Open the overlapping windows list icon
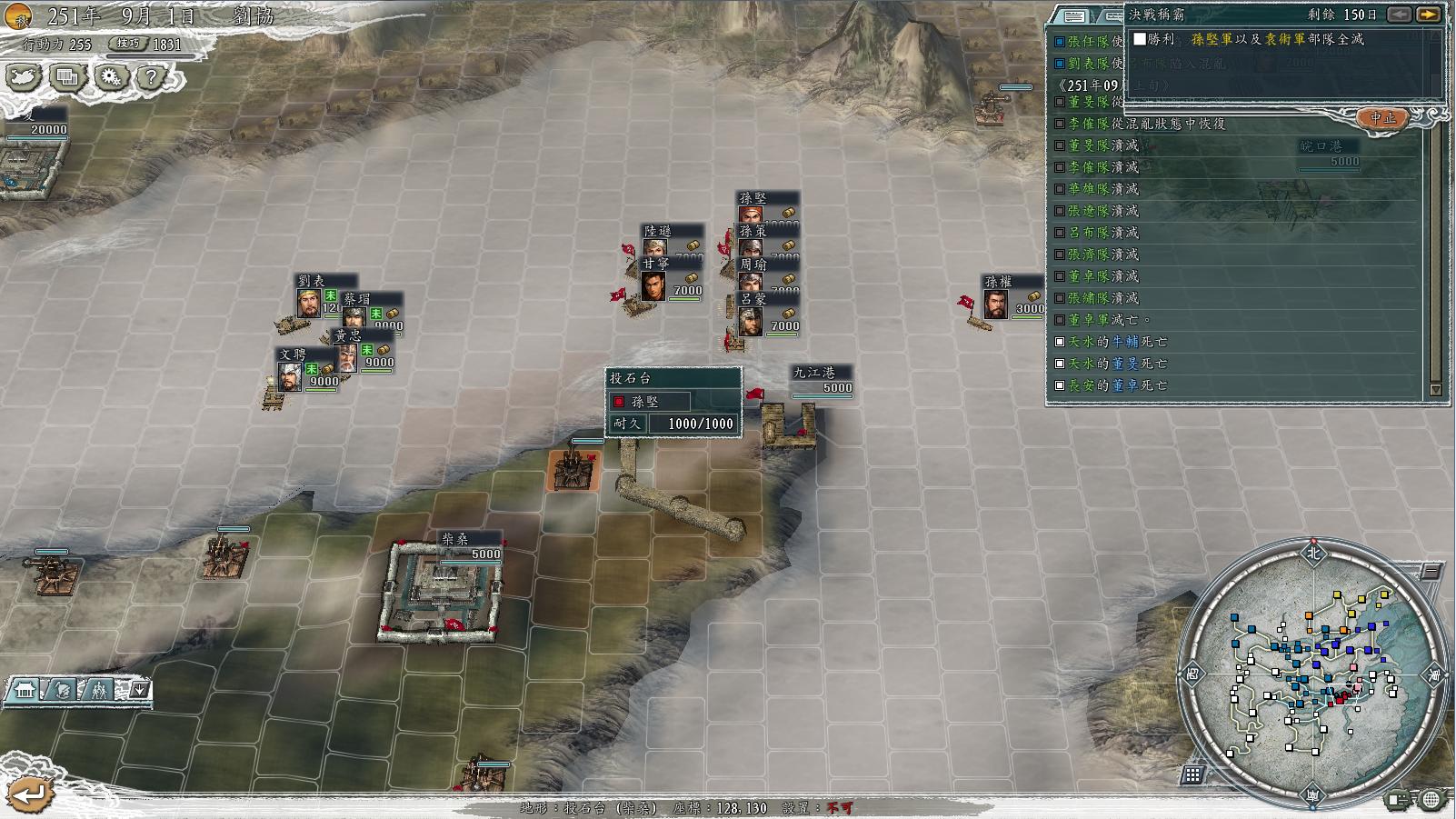Screen dimensions: 1456x819 tap(67, 77)
